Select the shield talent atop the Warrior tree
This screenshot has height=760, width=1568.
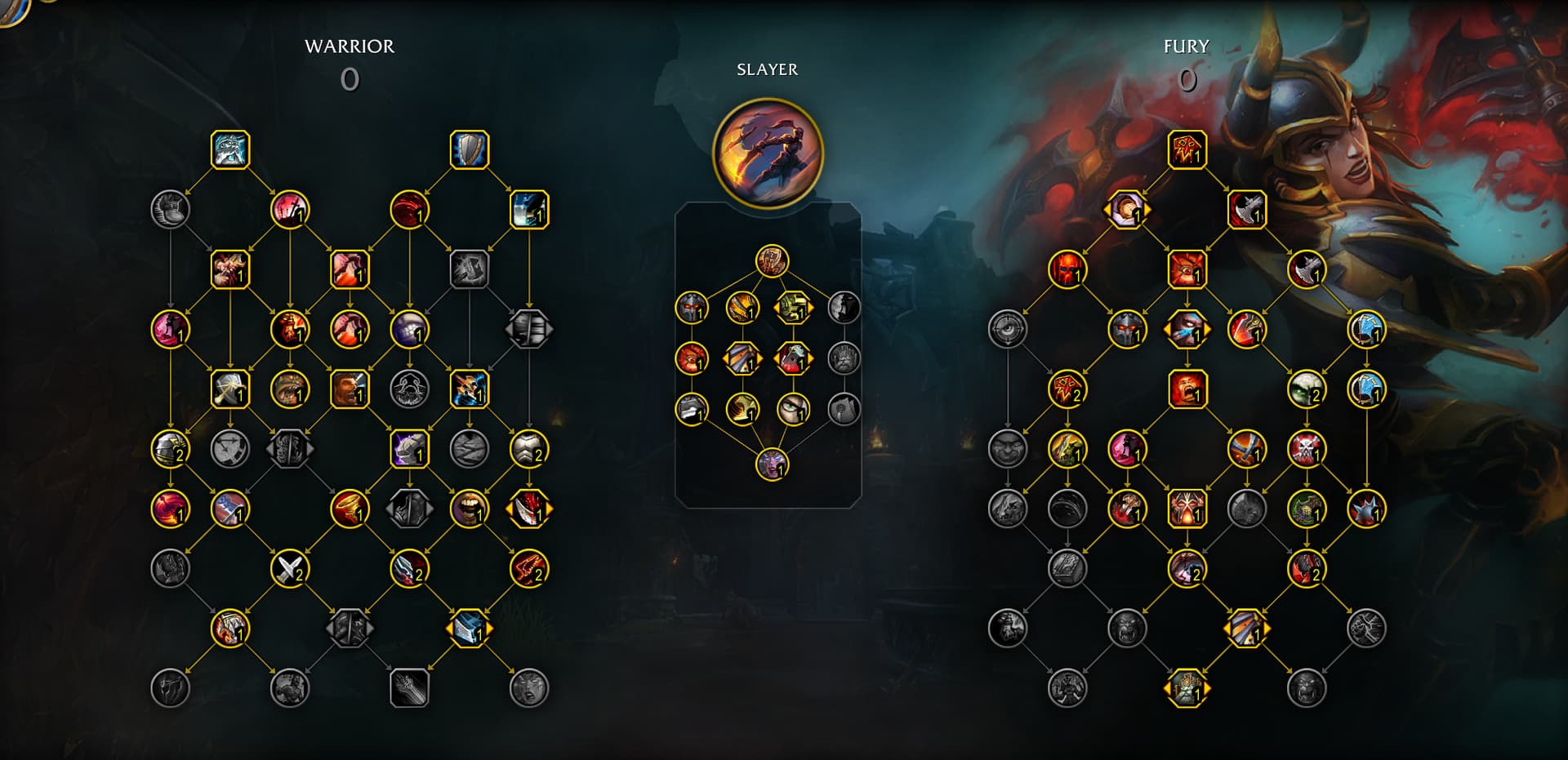(470, 150)
